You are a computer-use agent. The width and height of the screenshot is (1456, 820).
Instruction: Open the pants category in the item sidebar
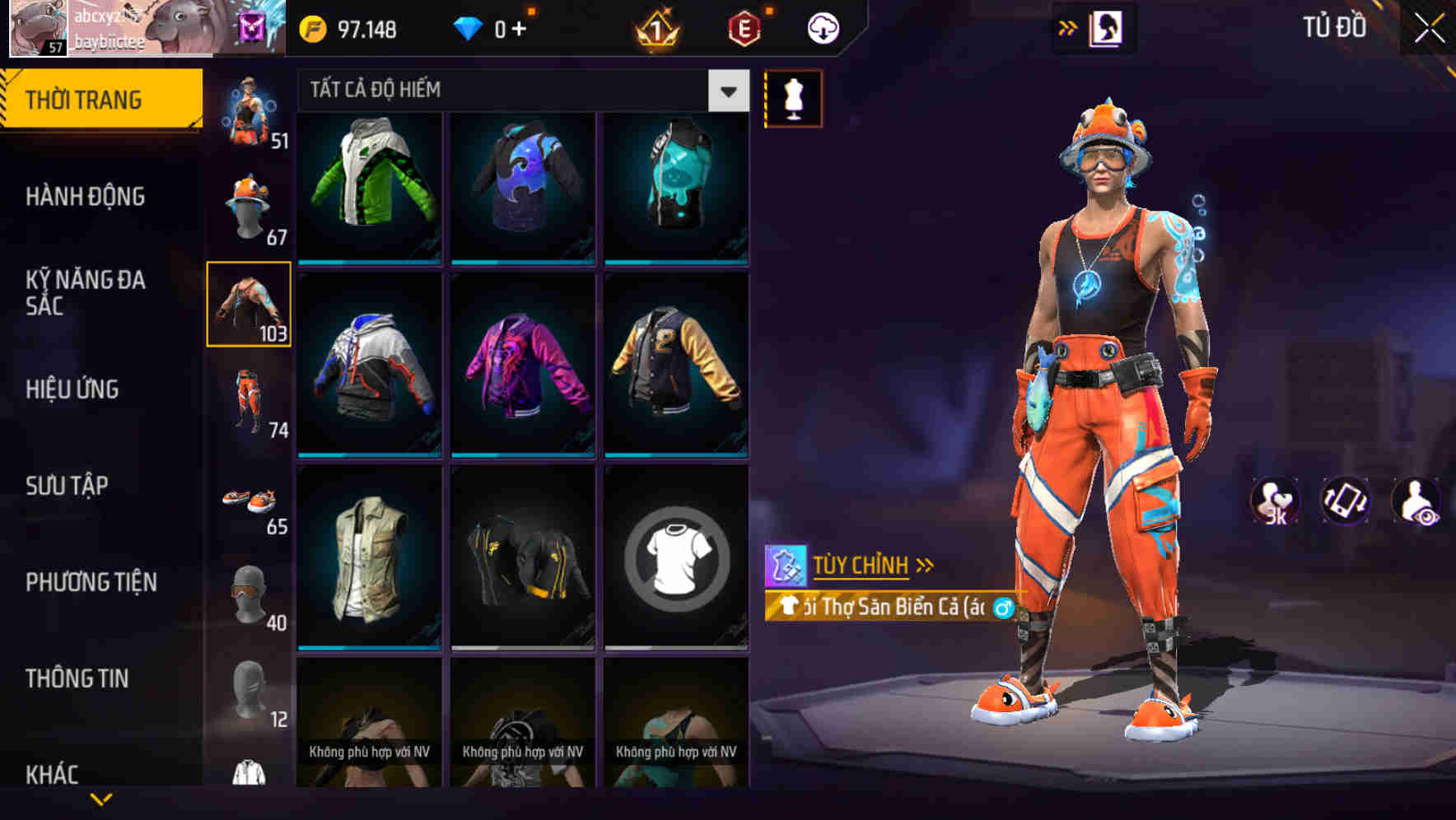coord(250,401)
